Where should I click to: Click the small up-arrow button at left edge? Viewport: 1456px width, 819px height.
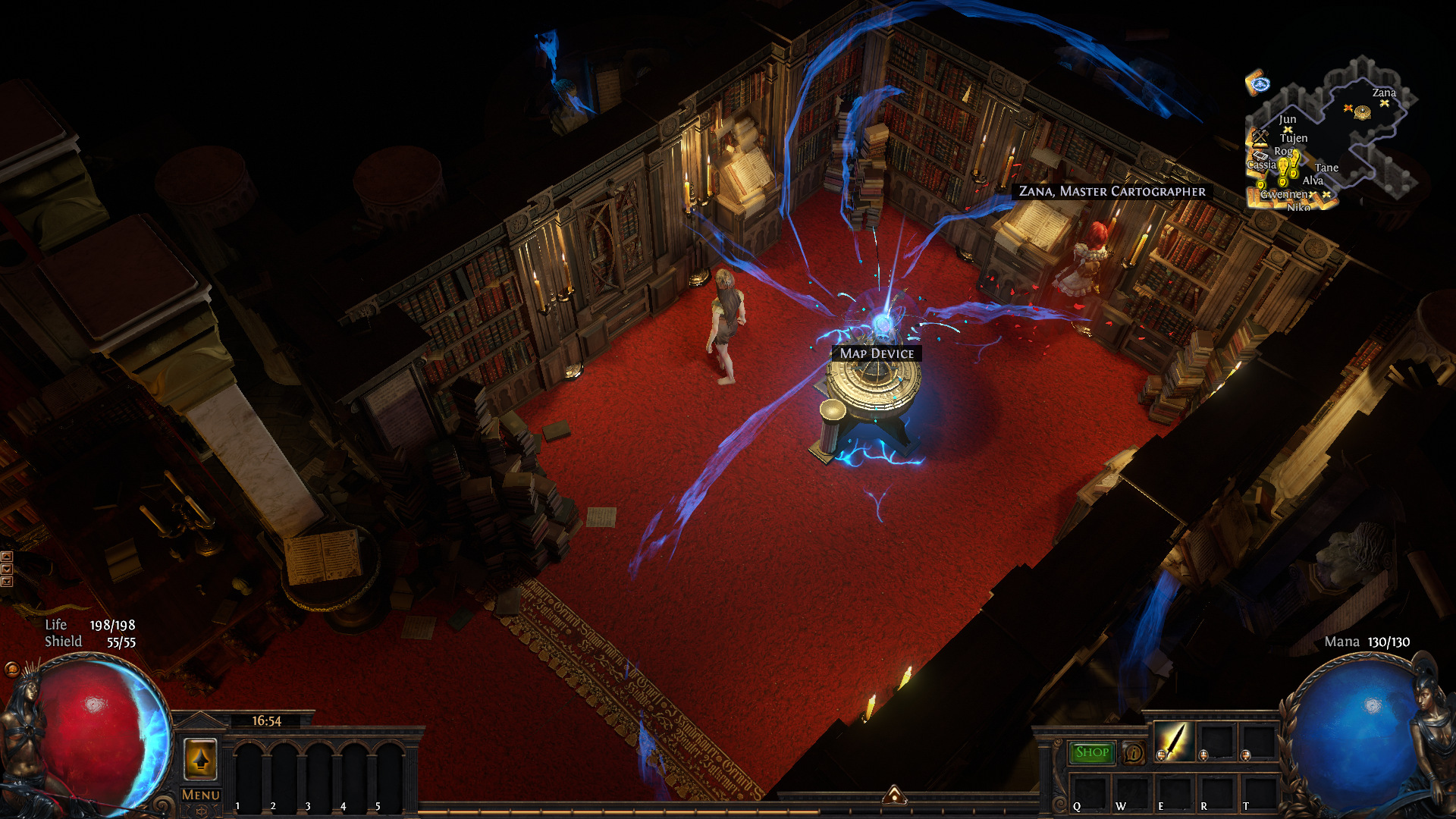click(7, 557)
